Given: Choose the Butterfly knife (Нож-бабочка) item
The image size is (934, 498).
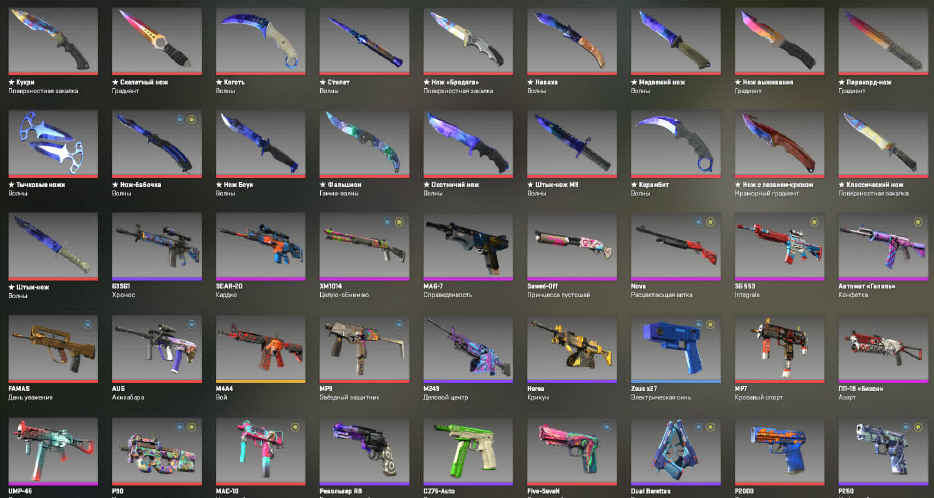Looking at the screenshot, I should tap(155, 143).
